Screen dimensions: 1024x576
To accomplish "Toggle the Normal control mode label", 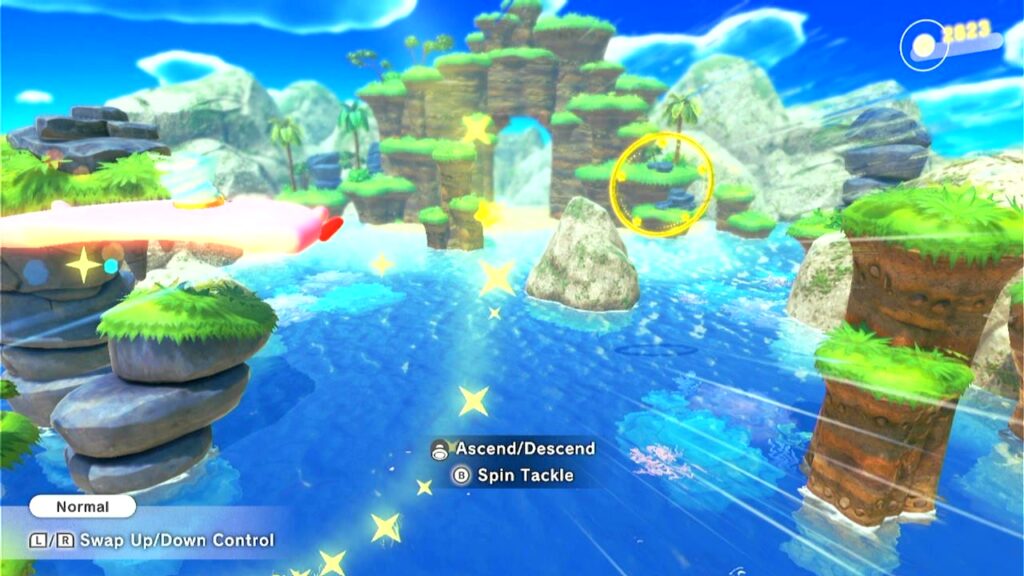I will pyautogui.click(x=82, y=507).
